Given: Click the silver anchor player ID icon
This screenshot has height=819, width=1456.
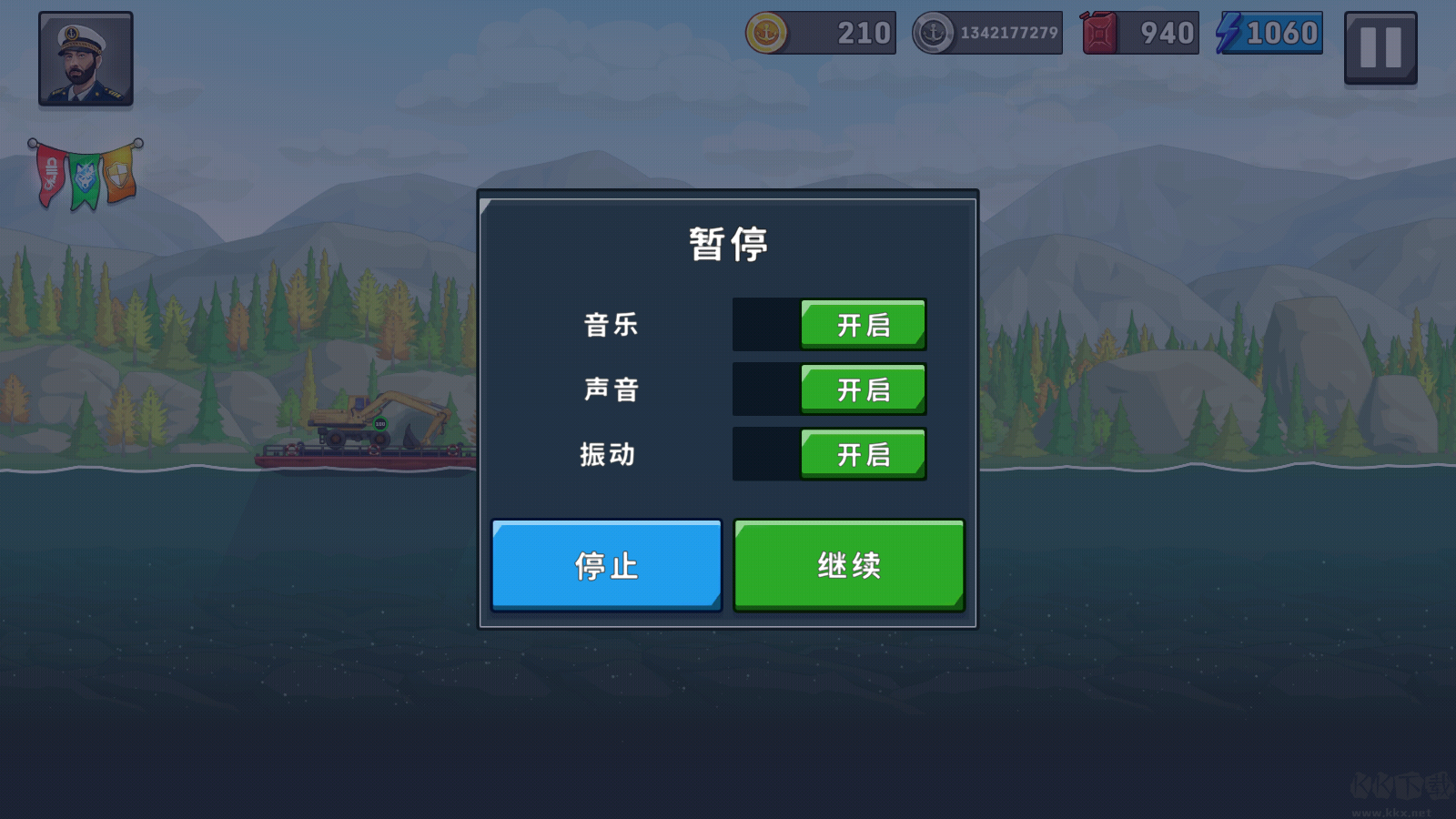Looking at the screenshot, I should 933,33.
